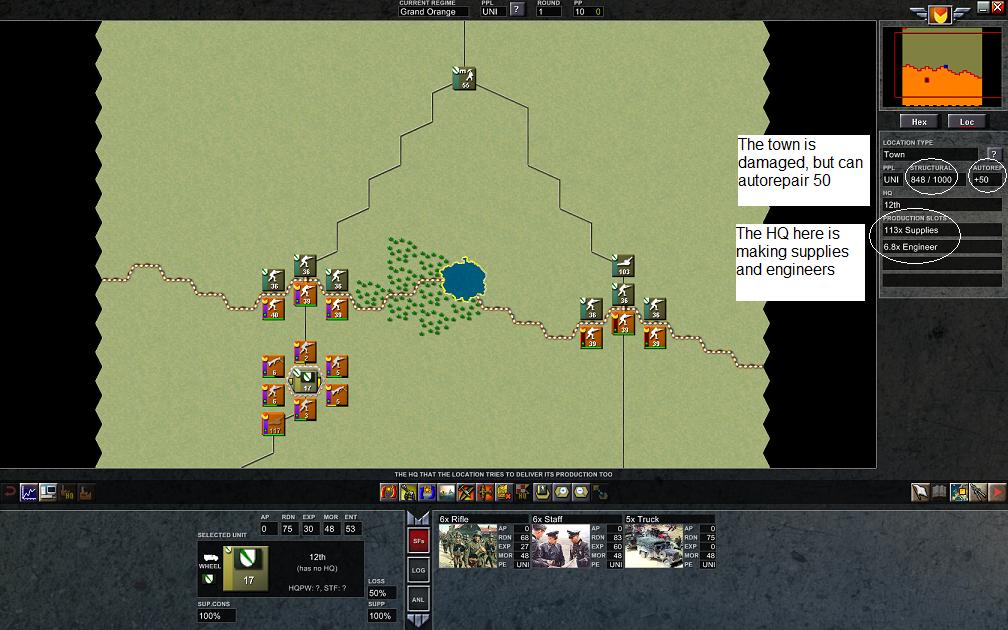
Task: Switch to the Loc info tab
Action: [966, 122]
